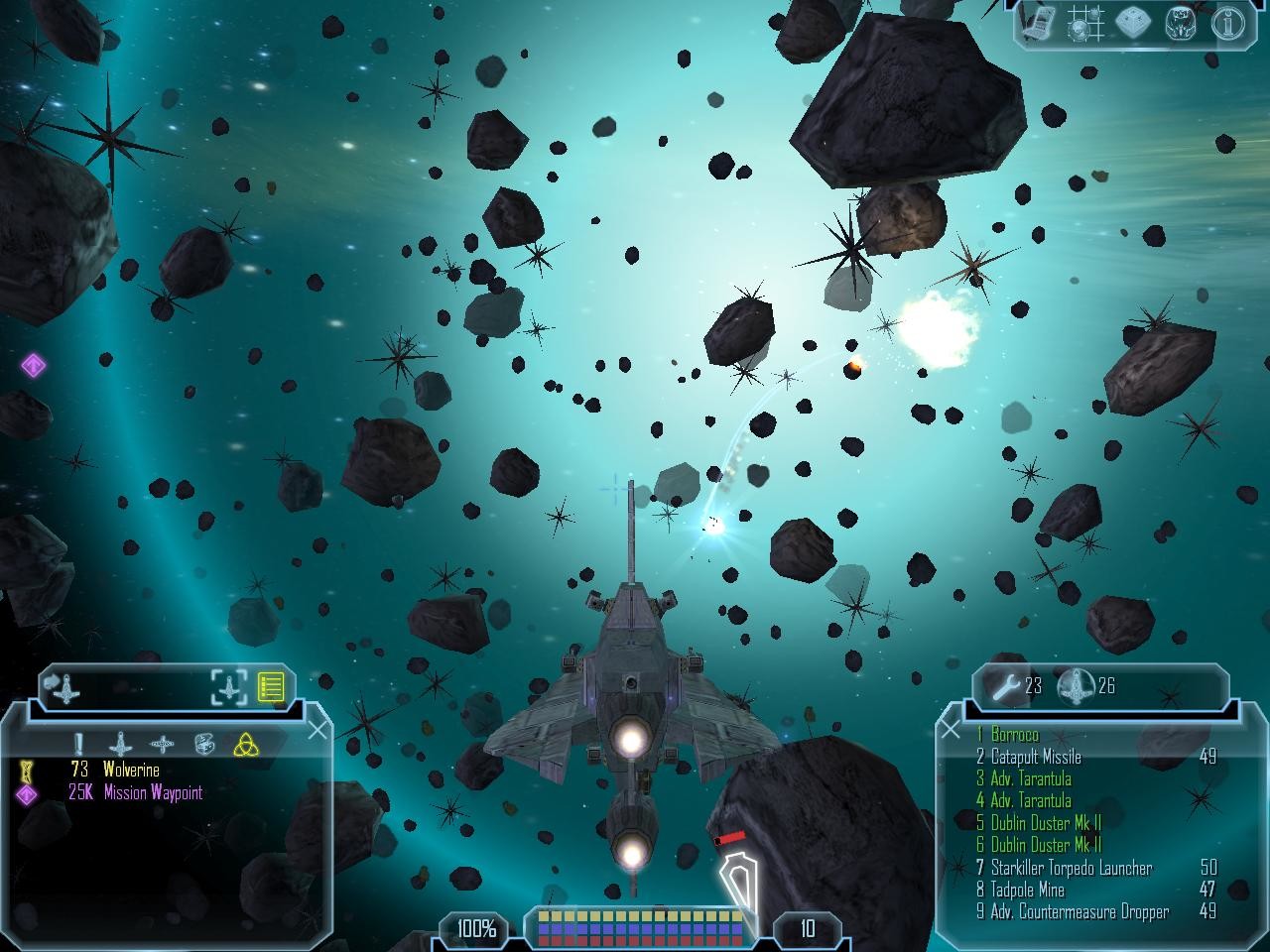Close the weapons list panel
The width and height of the screenshot is (1270, 952).
pos(951,731)
